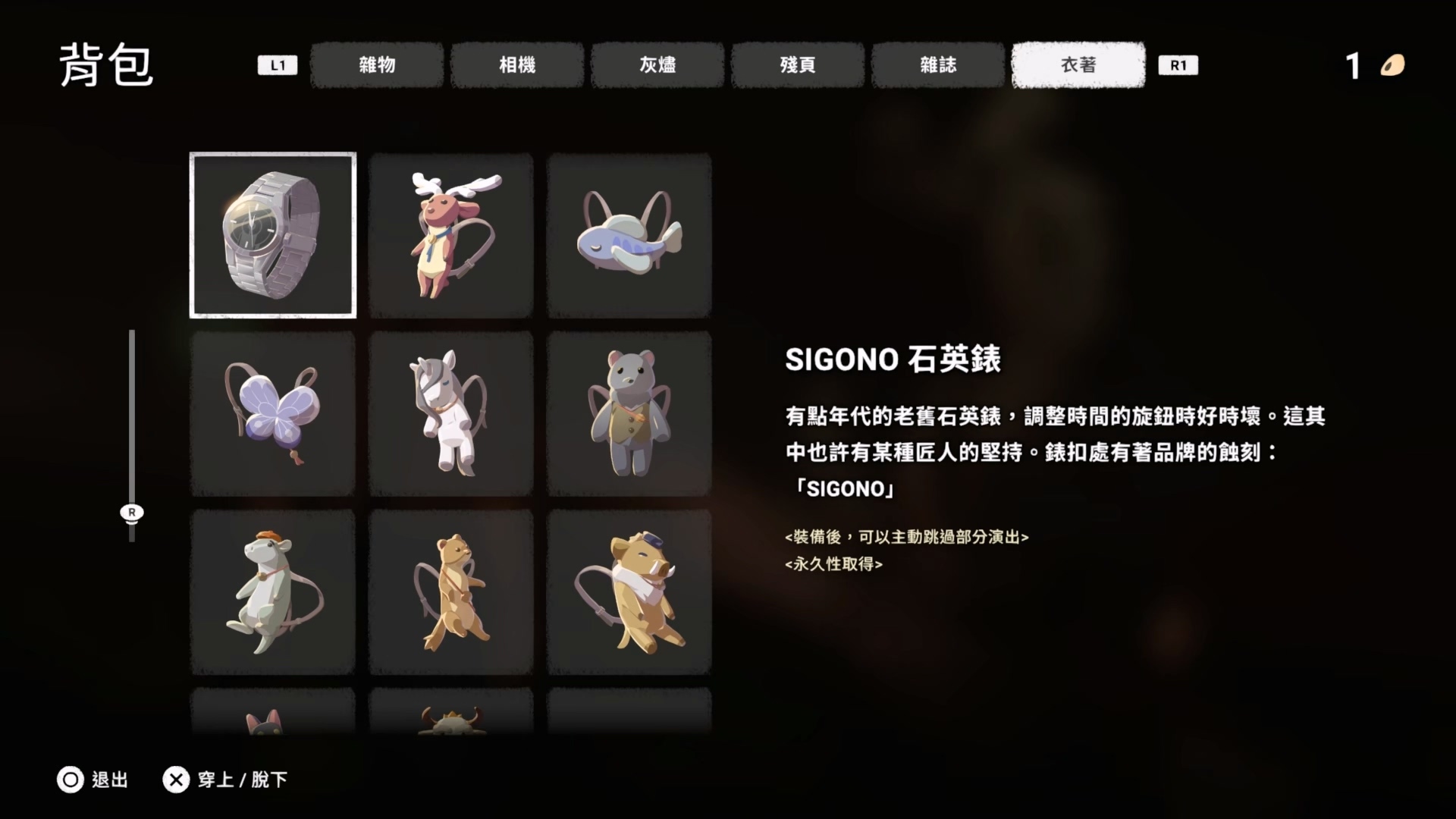Switch to the 雜物 tab
This screenshot has width=1456, height=819.
point(377,65)
